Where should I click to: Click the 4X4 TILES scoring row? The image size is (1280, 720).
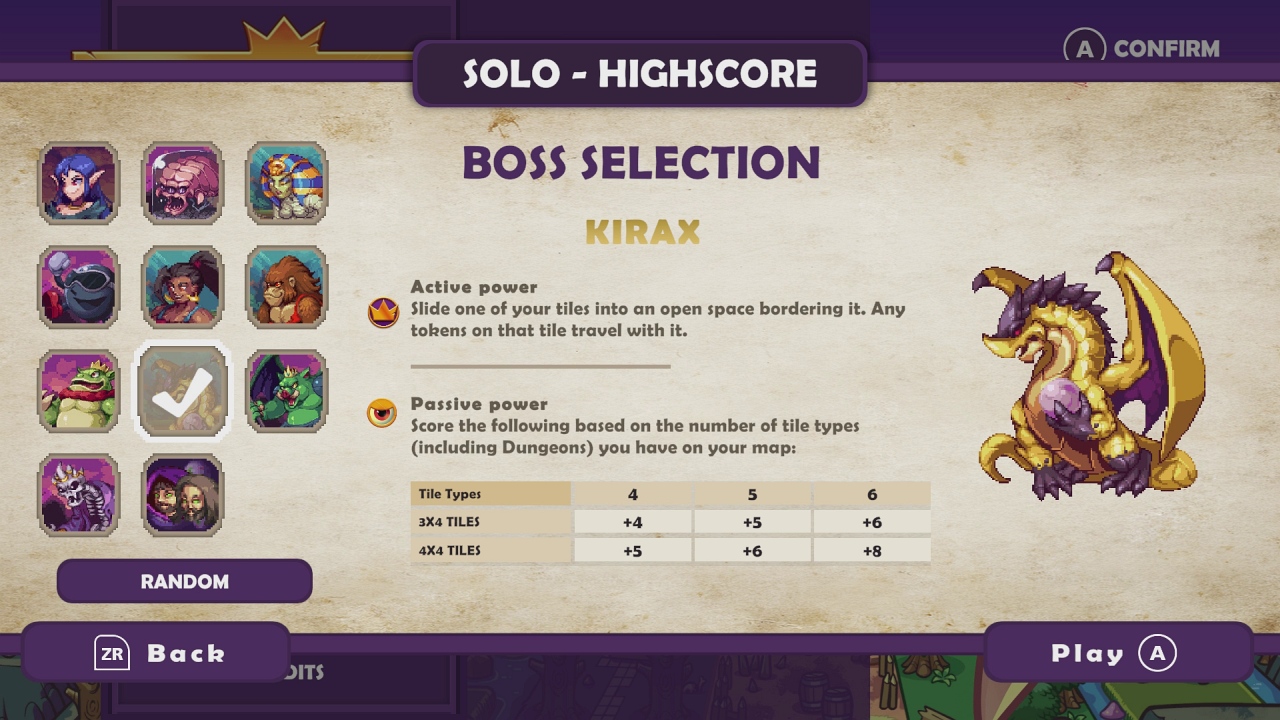pos(672,549)
